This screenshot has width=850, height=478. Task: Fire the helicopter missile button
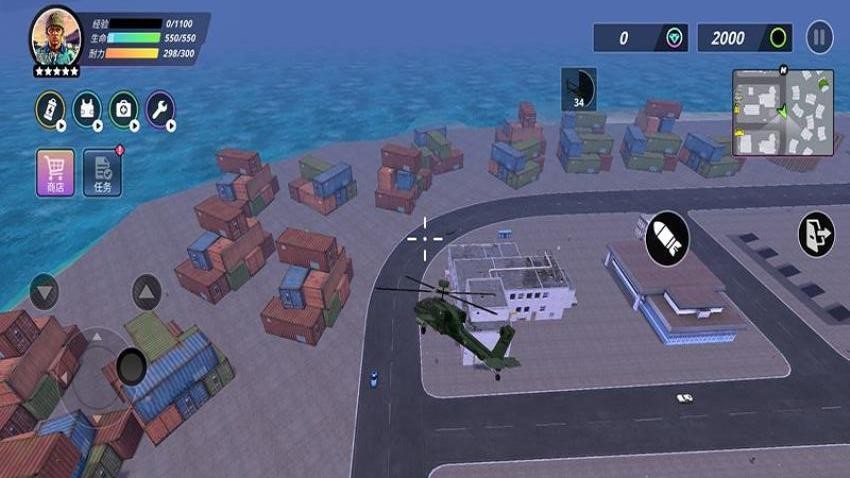click(666, 239)
